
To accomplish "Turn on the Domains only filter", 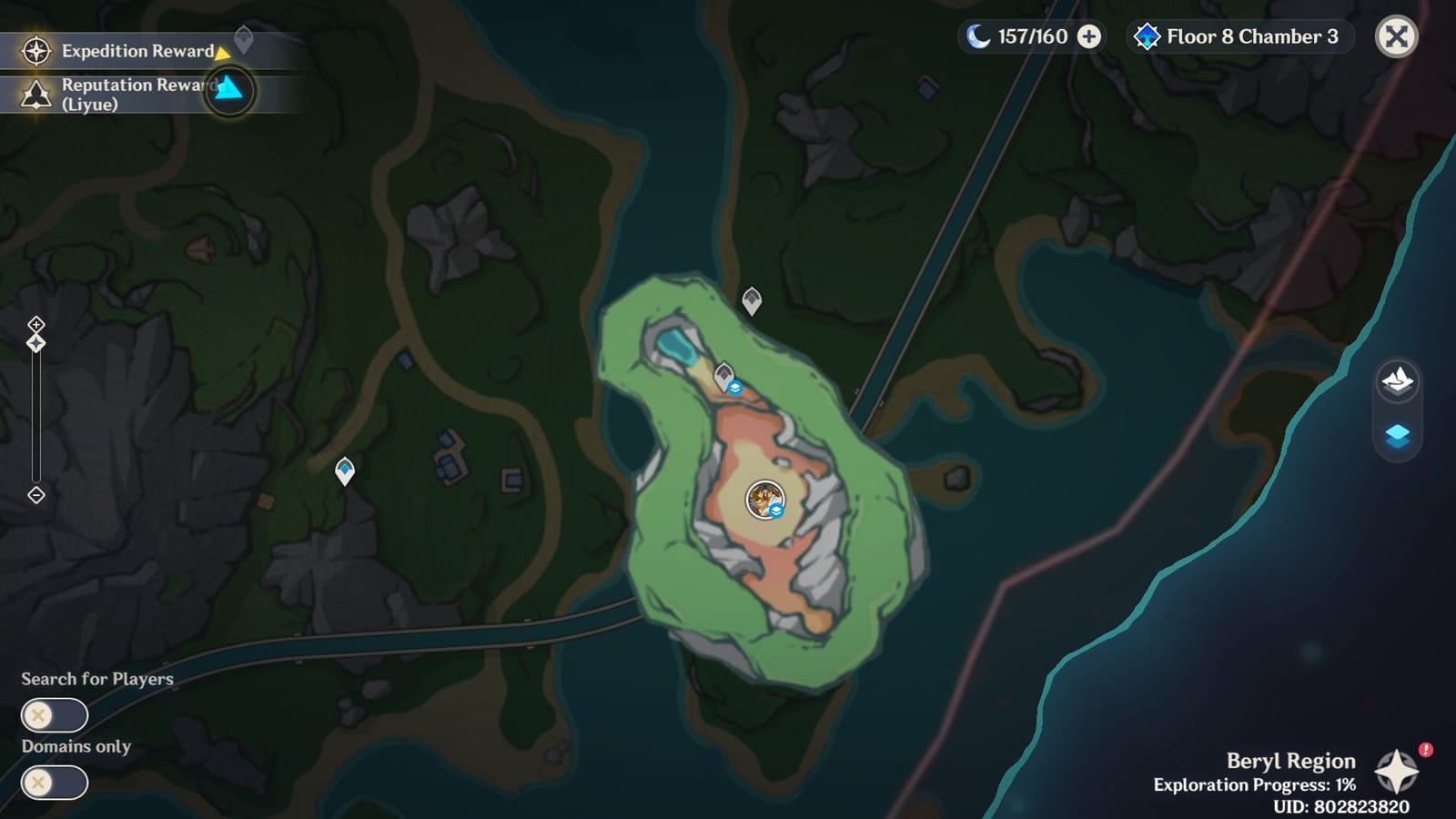I will point(54,780).
